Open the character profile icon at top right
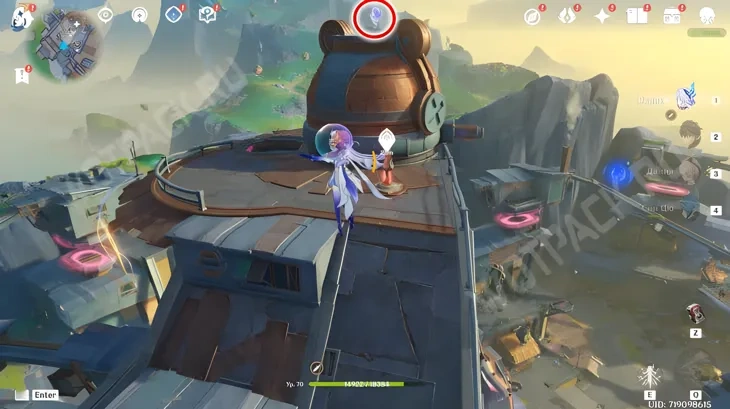730x409 pixels. click(x=707, y=16)
